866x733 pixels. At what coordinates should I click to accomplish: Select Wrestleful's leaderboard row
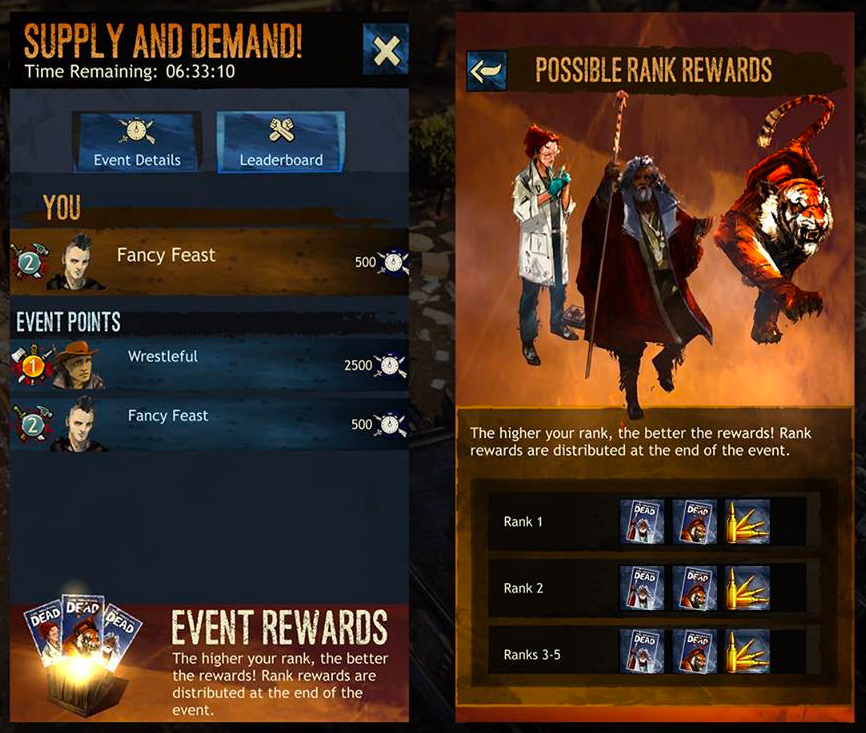click(210, 363)
